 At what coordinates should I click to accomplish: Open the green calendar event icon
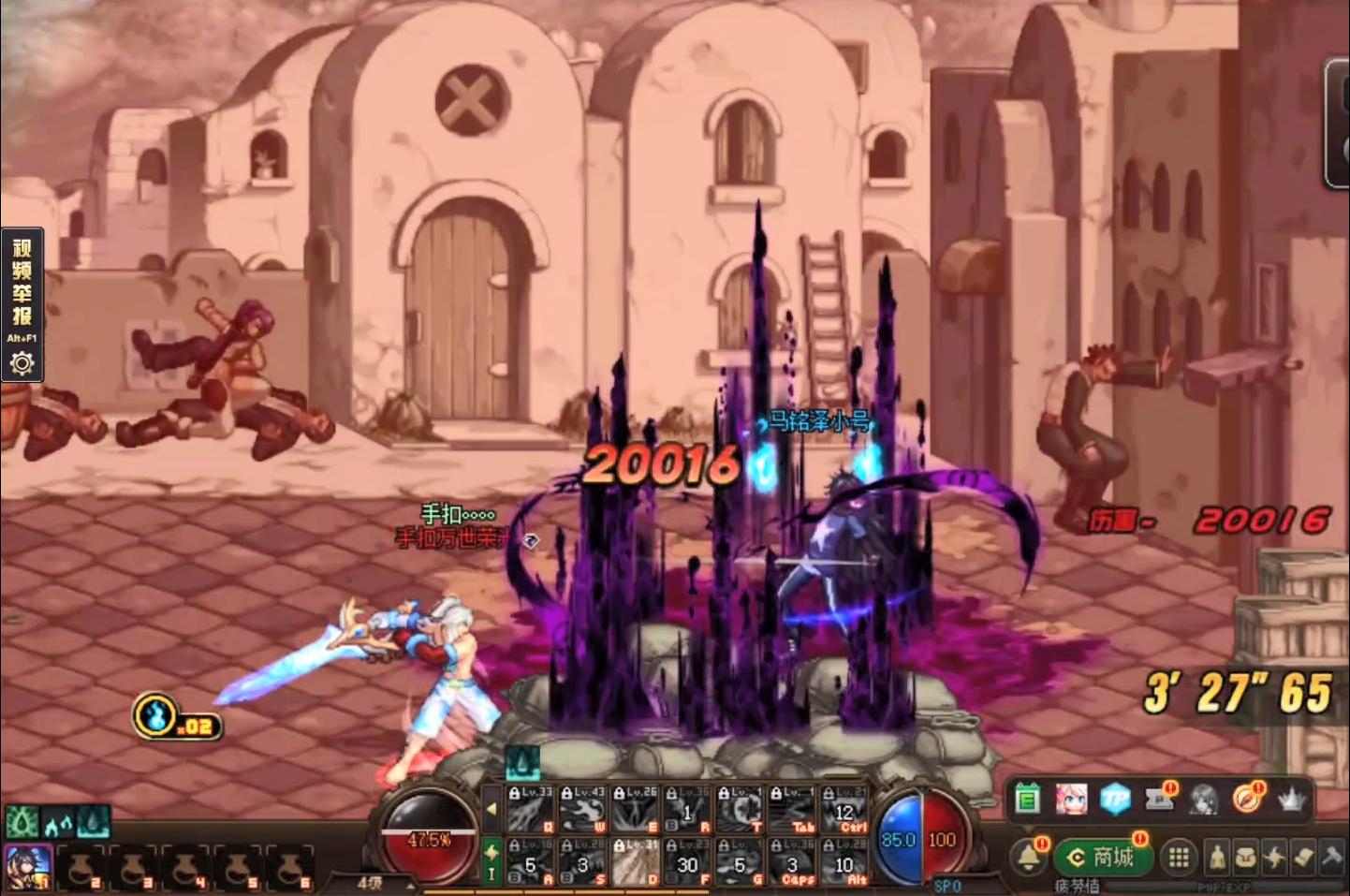[x=1028, y=800]
